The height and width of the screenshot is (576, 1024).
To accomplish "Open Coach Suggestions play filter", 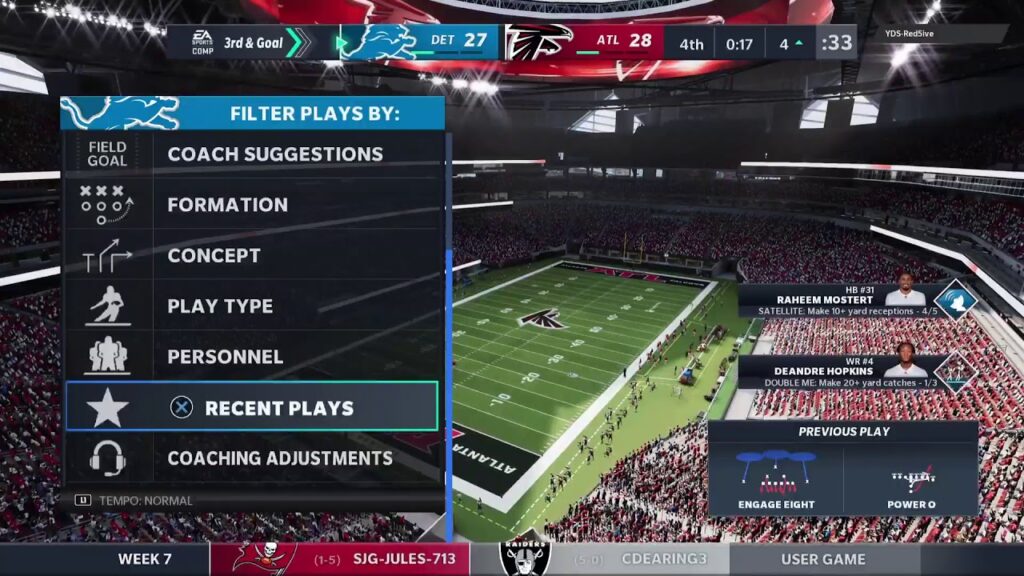I will [x=252, y=154].
